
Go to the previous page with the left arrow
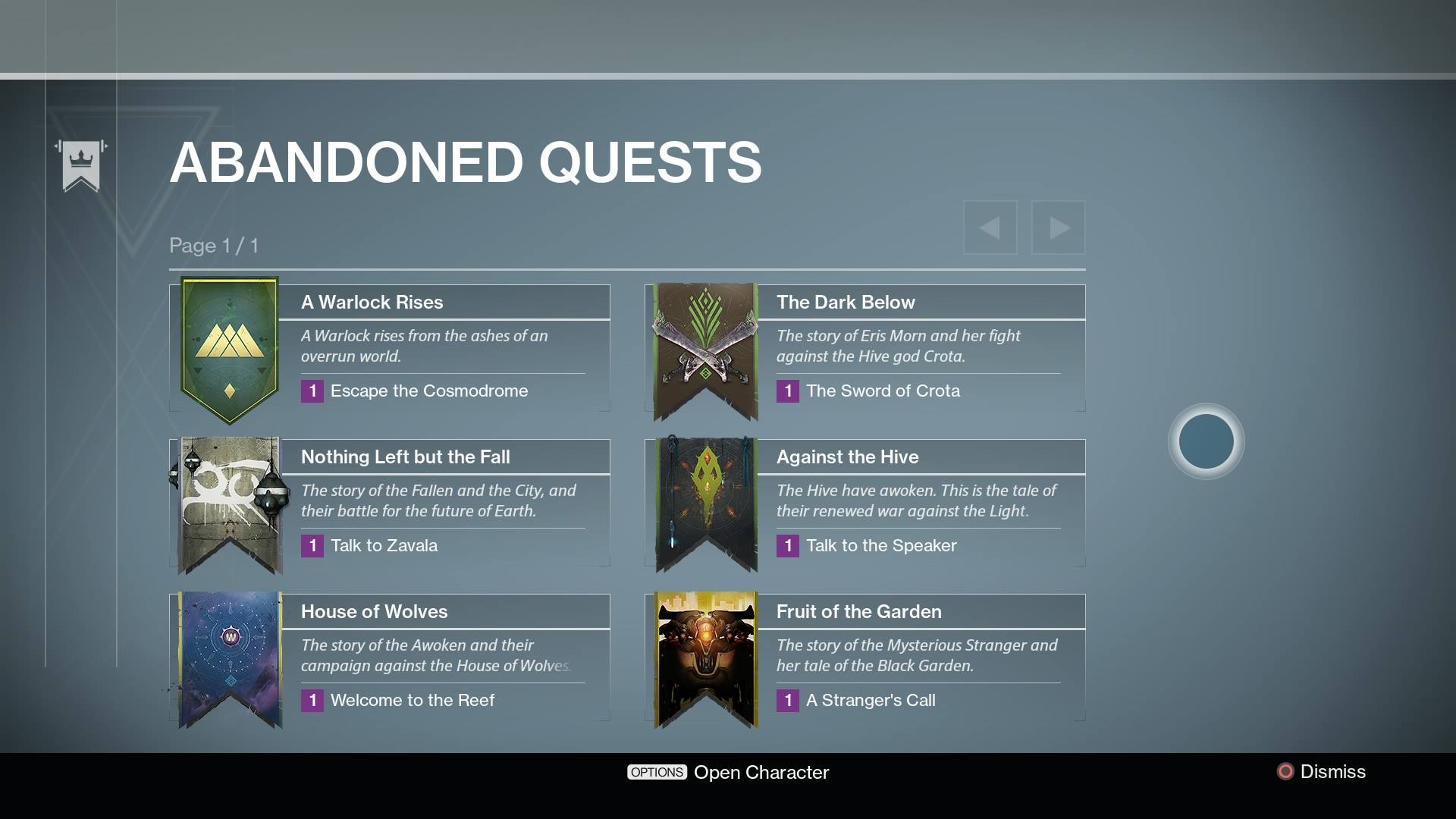pyautogui.click(x=990, y=227)
